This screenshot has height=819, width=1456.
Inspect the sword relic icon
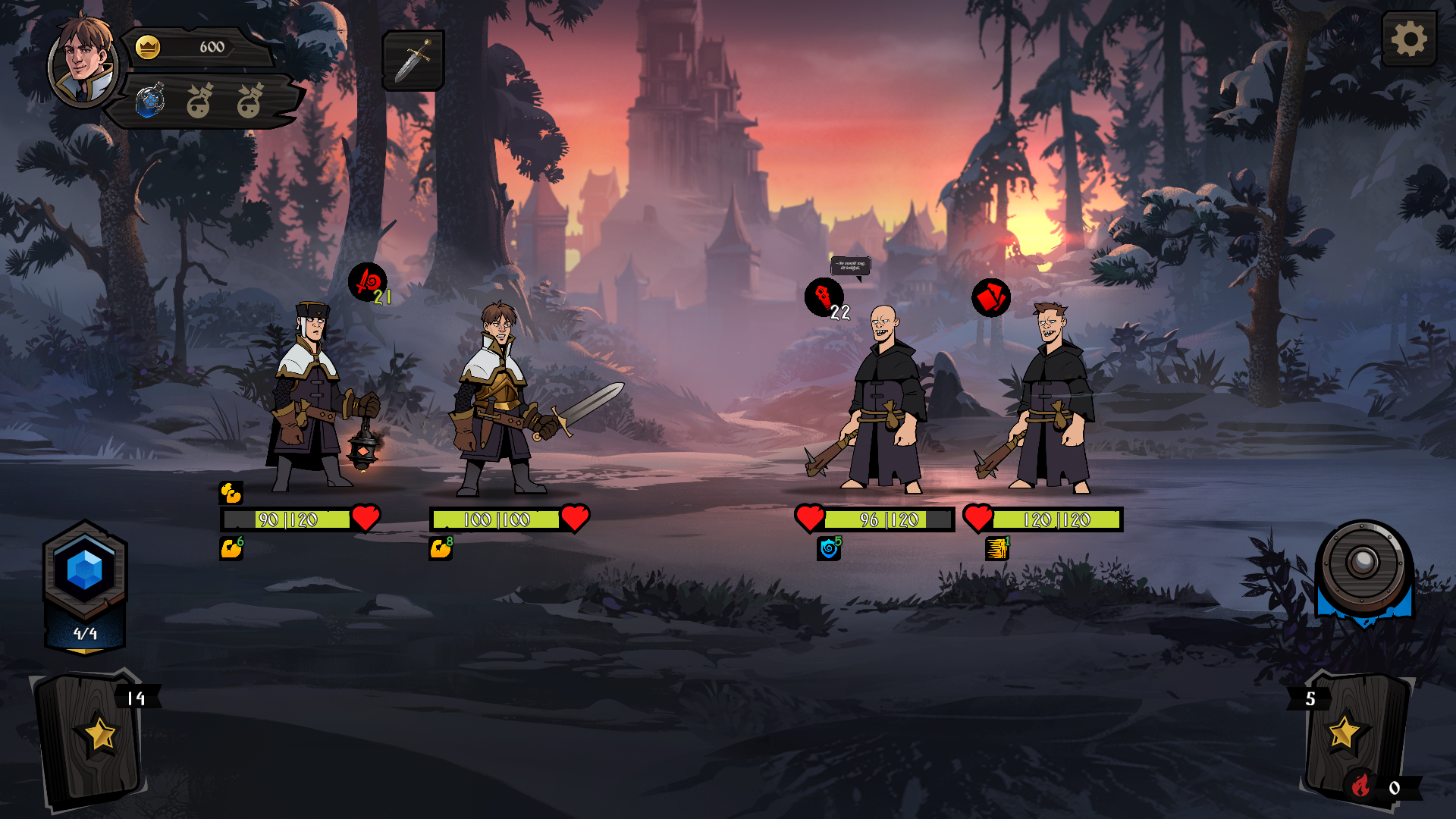coord(413,61)
